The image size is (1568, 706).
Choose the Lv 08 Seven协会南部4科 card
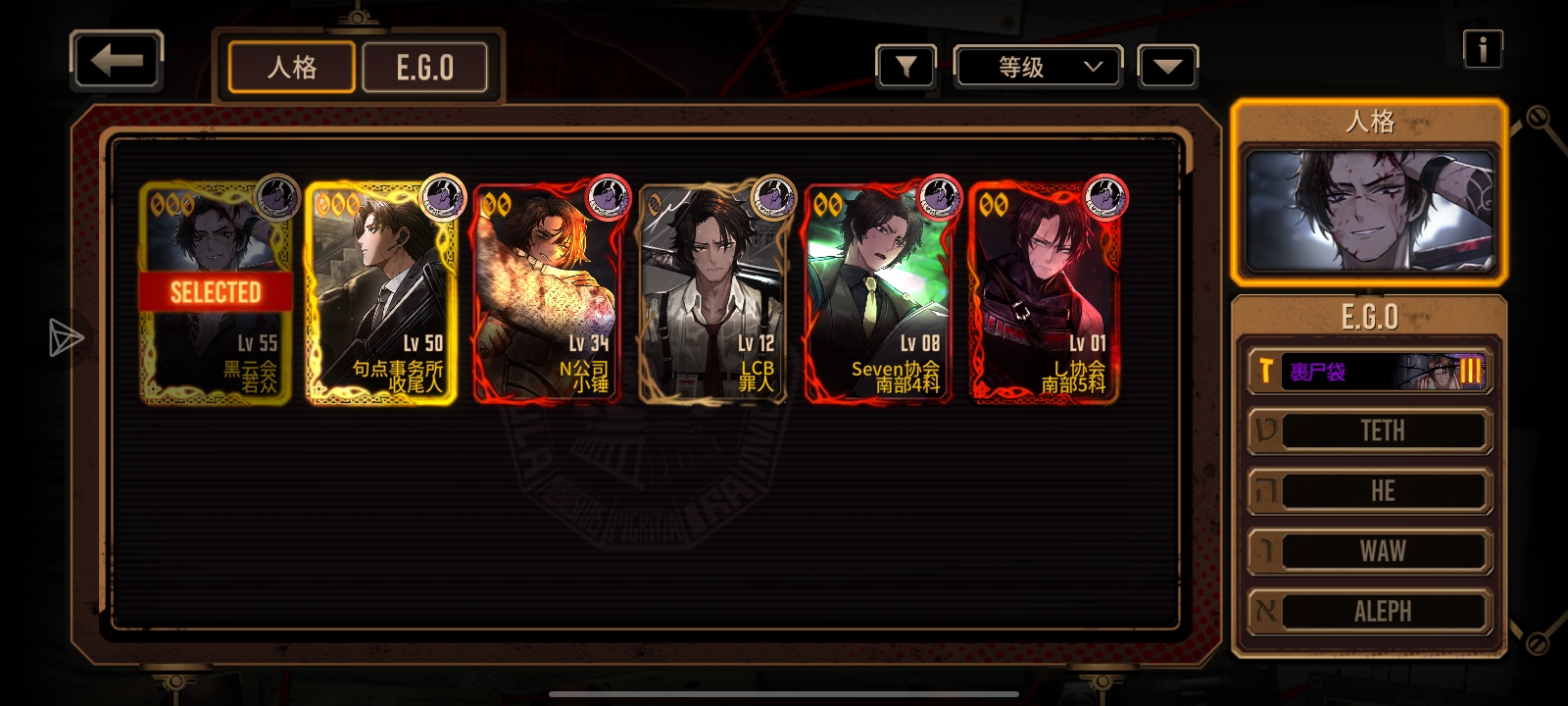[x=878, y=292]
